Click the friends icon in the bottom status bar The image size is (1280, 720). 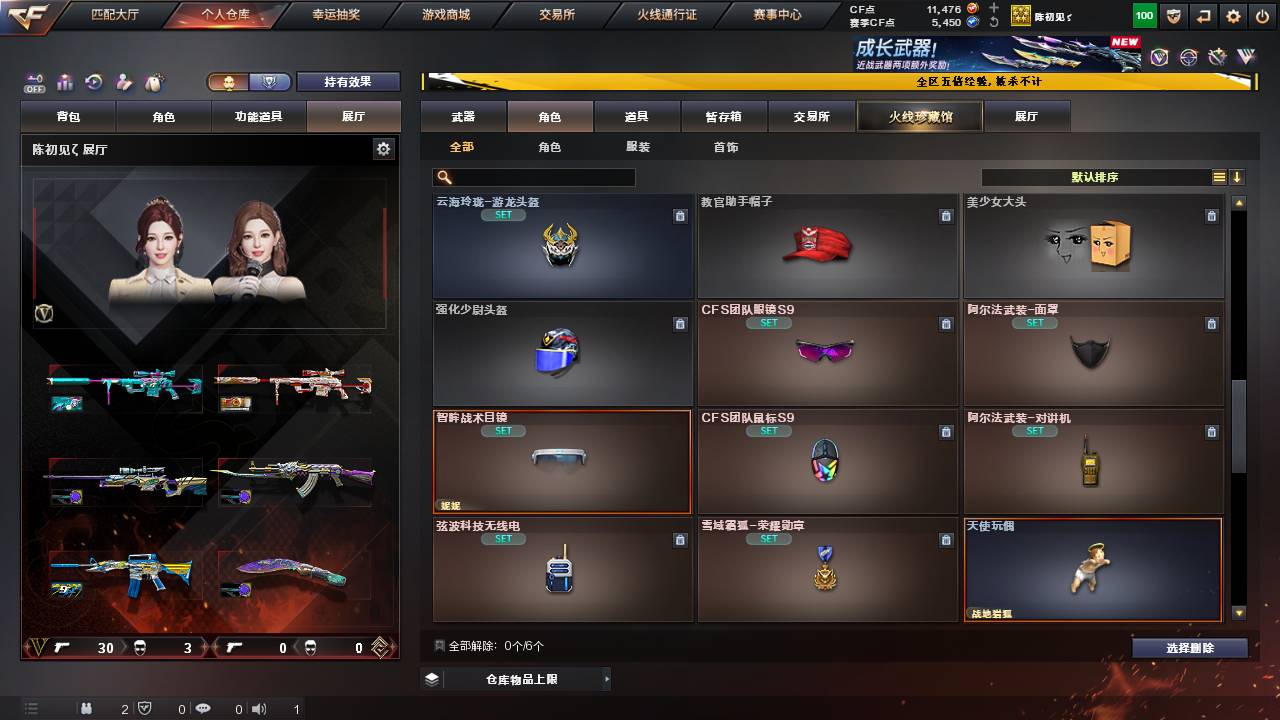88,710
